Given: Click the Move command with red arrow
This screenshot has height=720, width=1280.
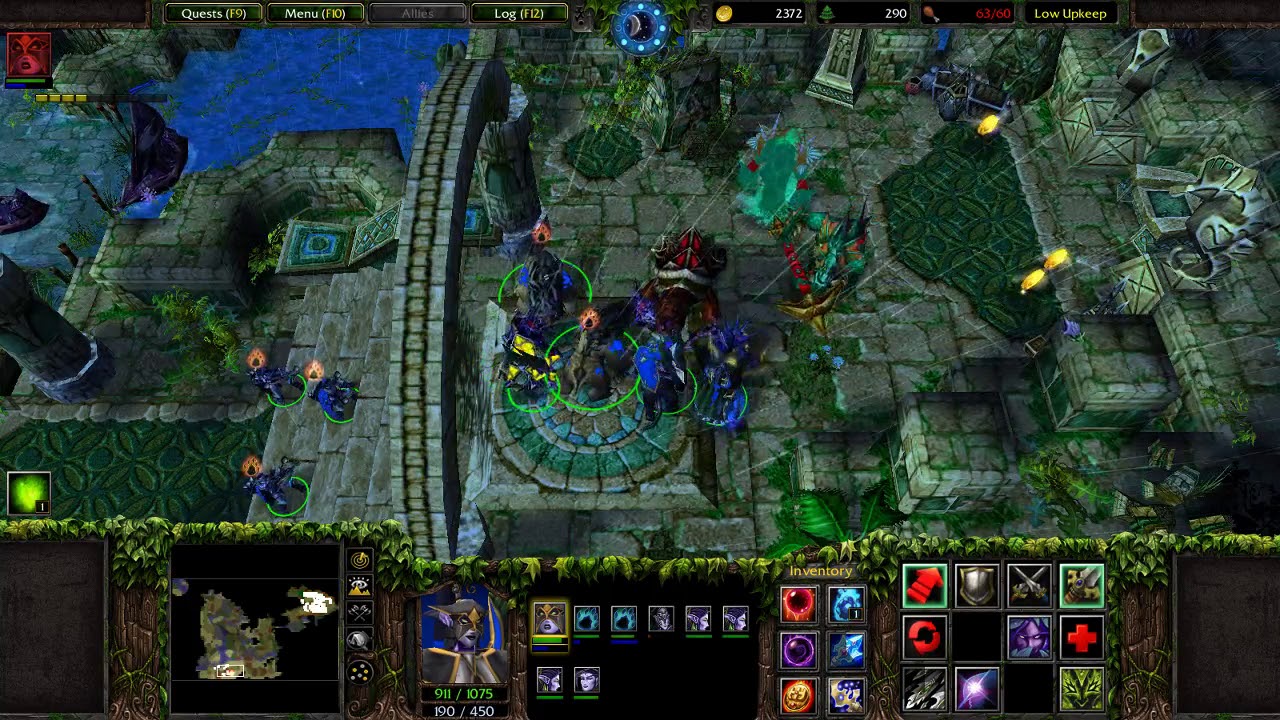Looking at the screenshot, I should (924, 586).
